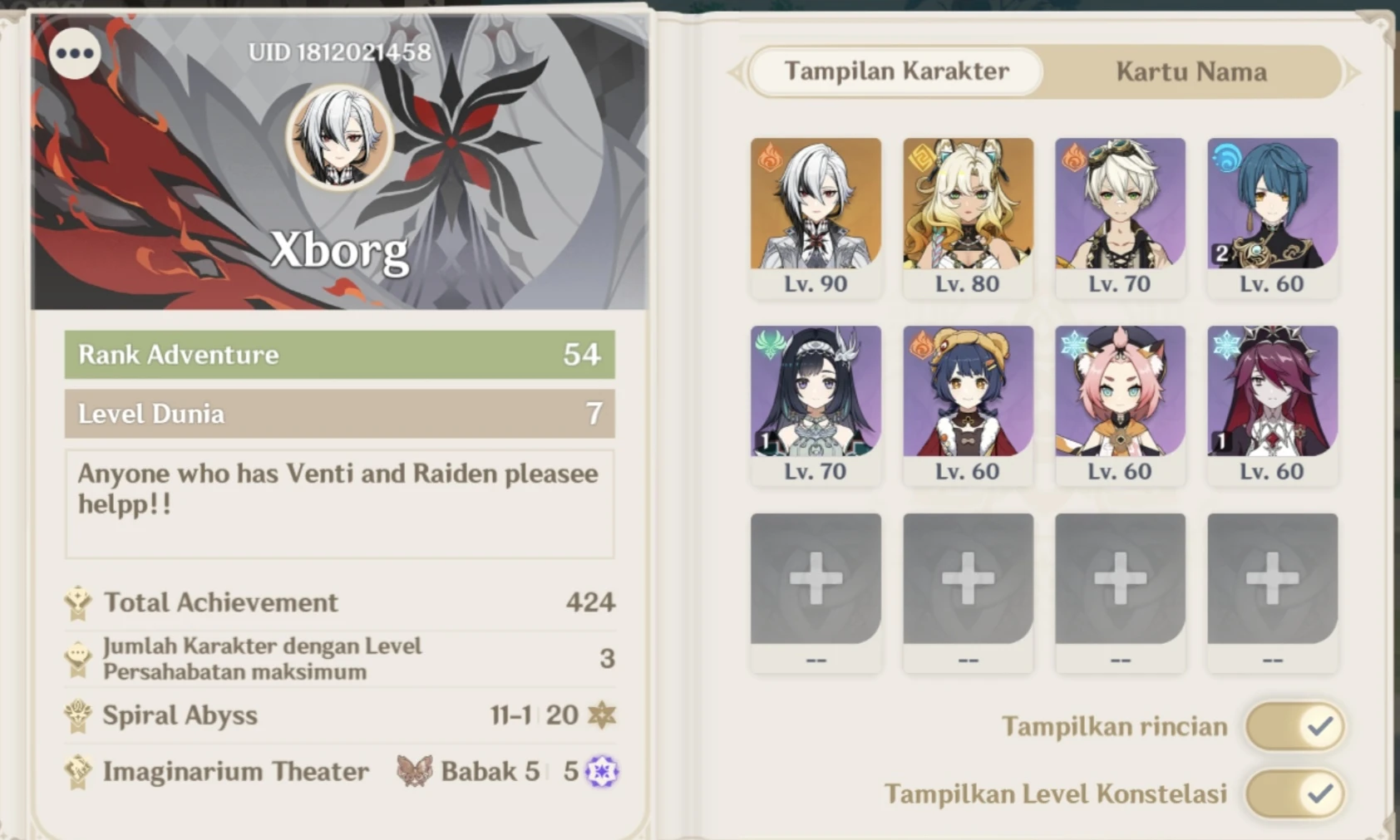This screenshot has height=840, width=1400.
Task: Select the Tampilan Karakter tab
Action: (896, 72)
